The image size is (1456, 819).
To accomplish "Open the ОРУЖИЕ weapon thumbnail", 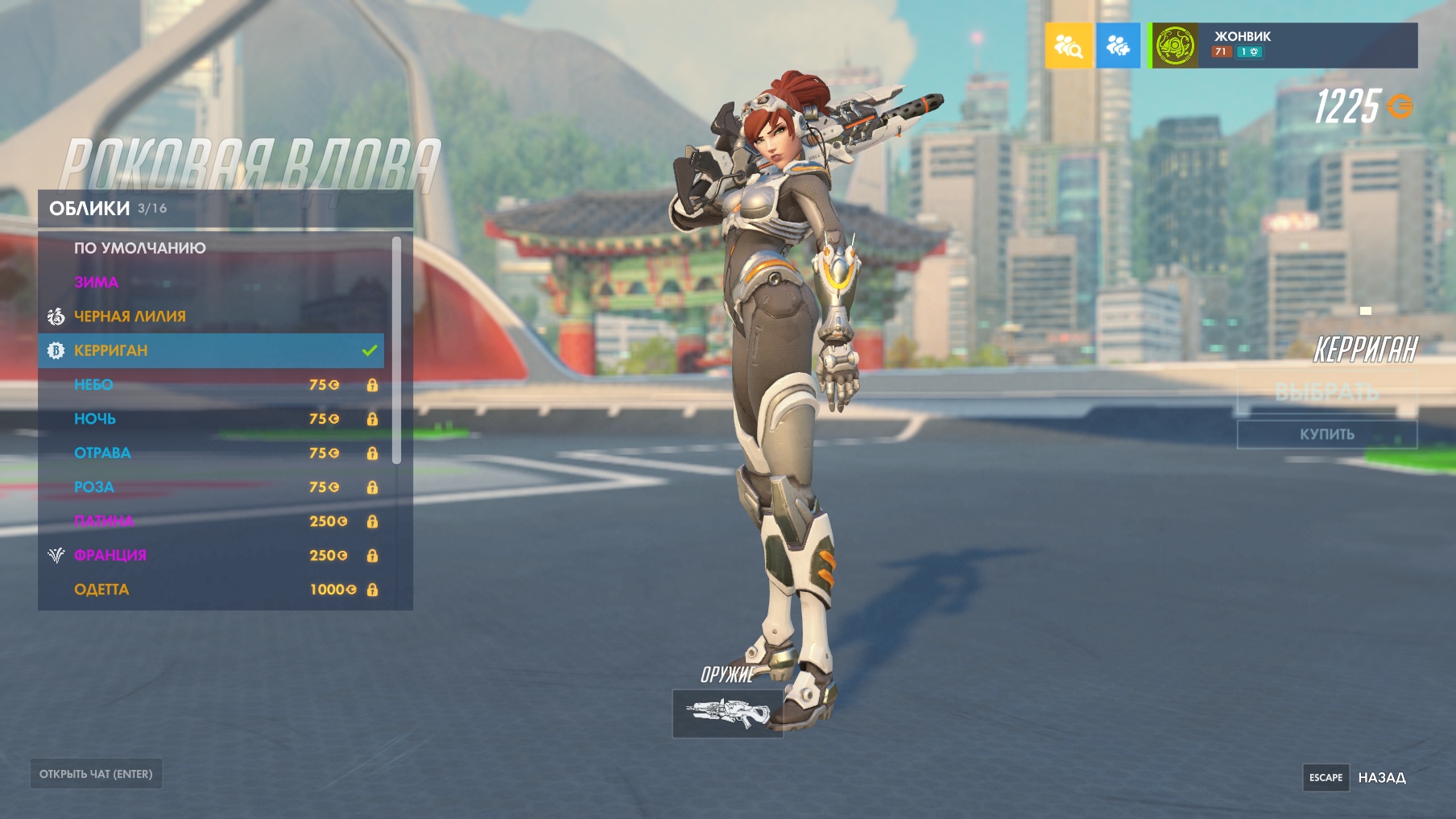I will (727, 713).
